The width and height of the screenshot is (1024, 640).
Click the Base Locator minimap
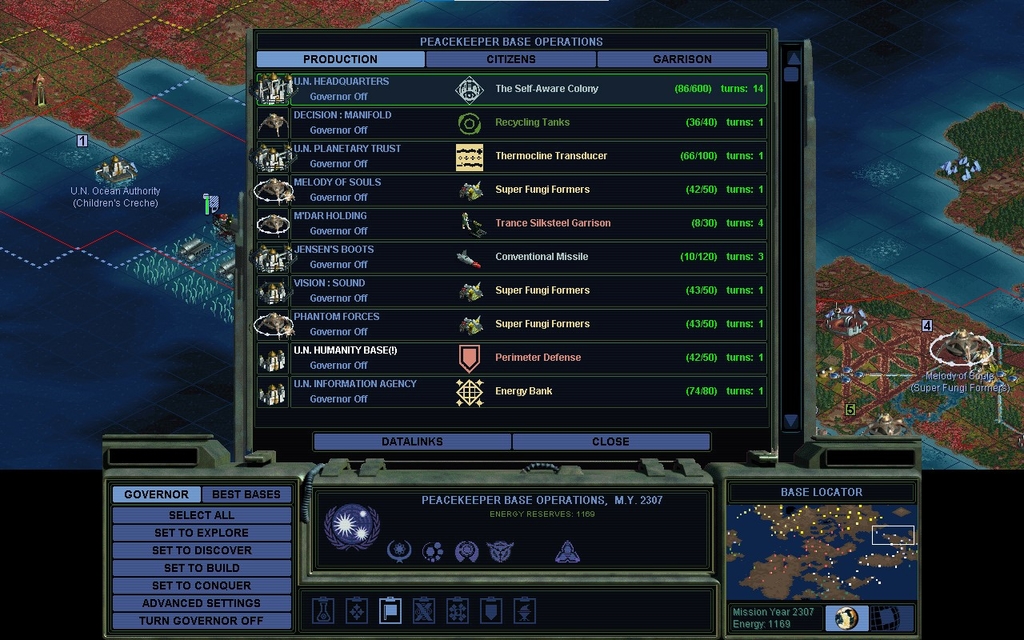tap(820, 551)
